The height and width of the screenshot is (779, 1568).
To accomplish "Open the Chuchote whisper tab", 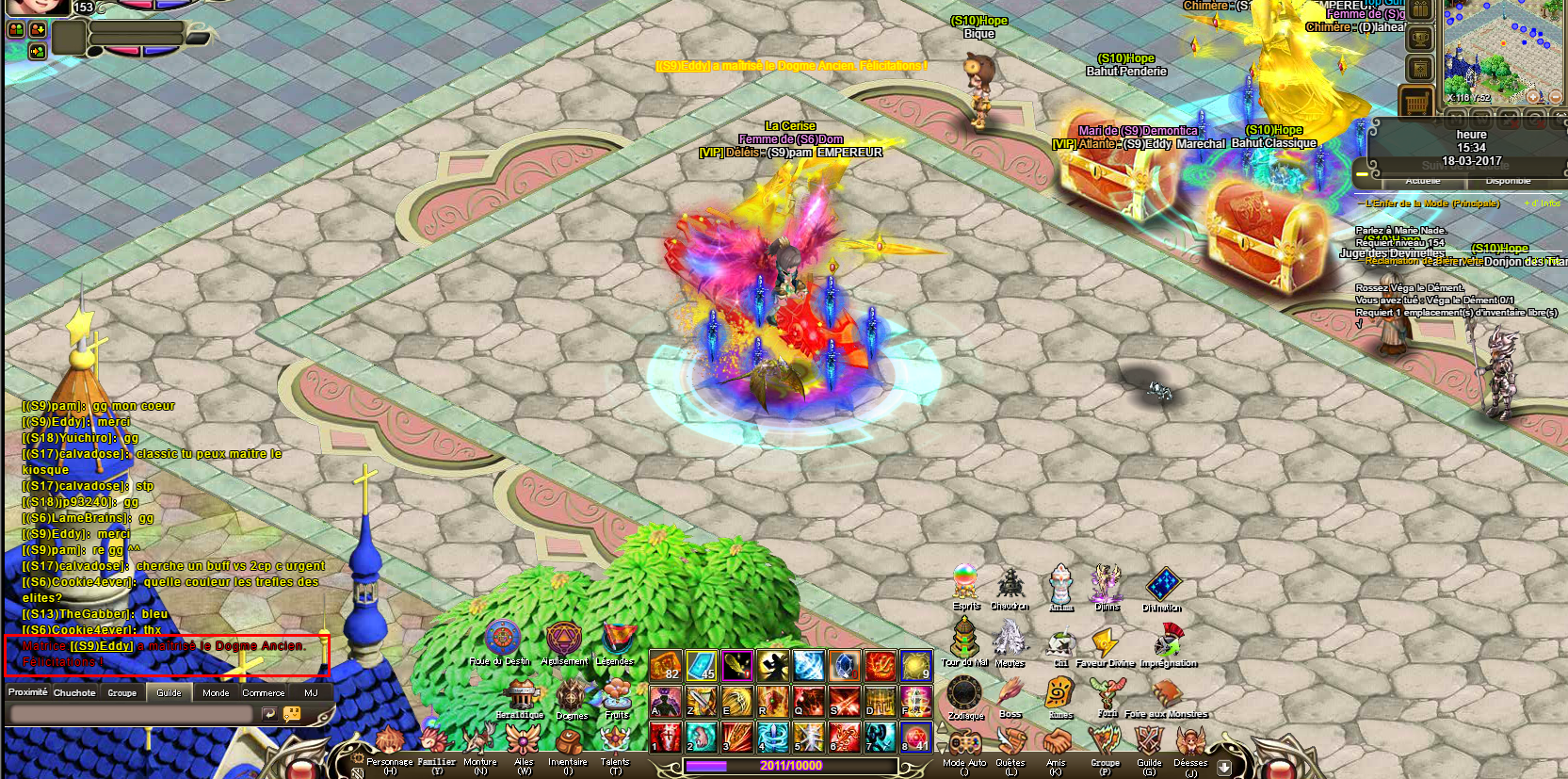I will point(74,692).
